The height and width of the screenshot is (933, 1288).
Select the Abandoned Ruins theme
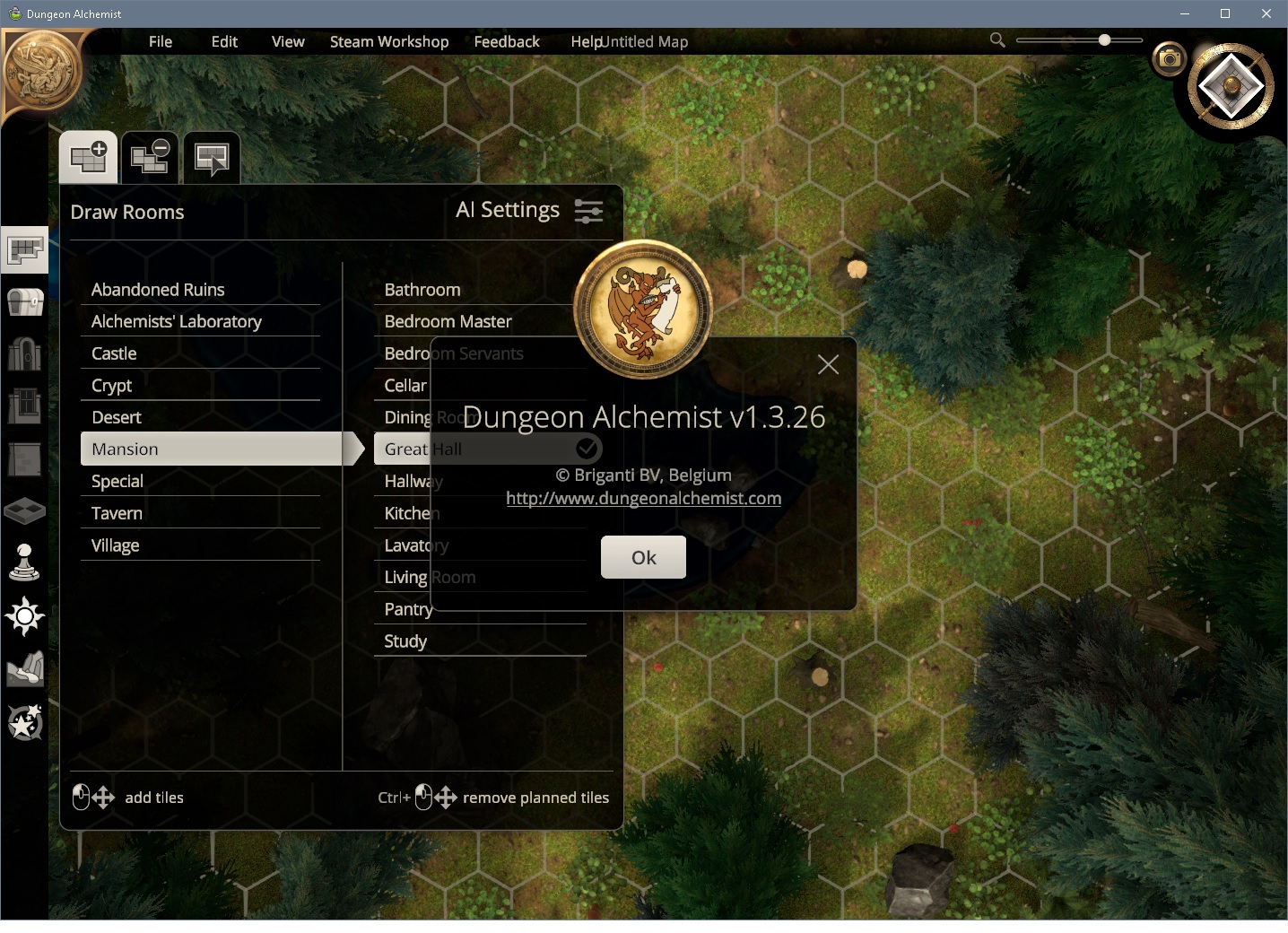pos(158,290)
